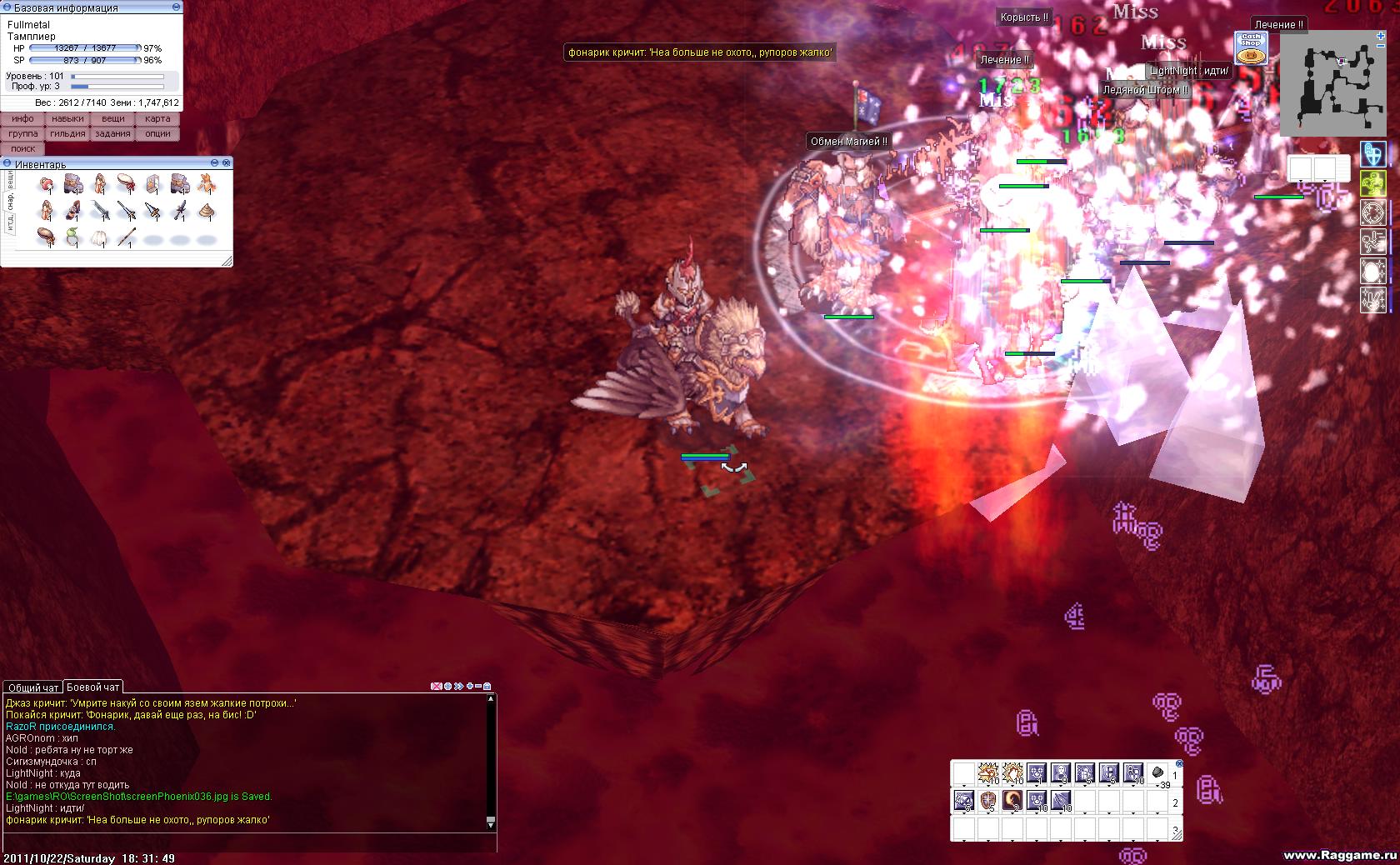Click the инфо button
This screenshot has height=865, width=1400.
pos(22,119)
